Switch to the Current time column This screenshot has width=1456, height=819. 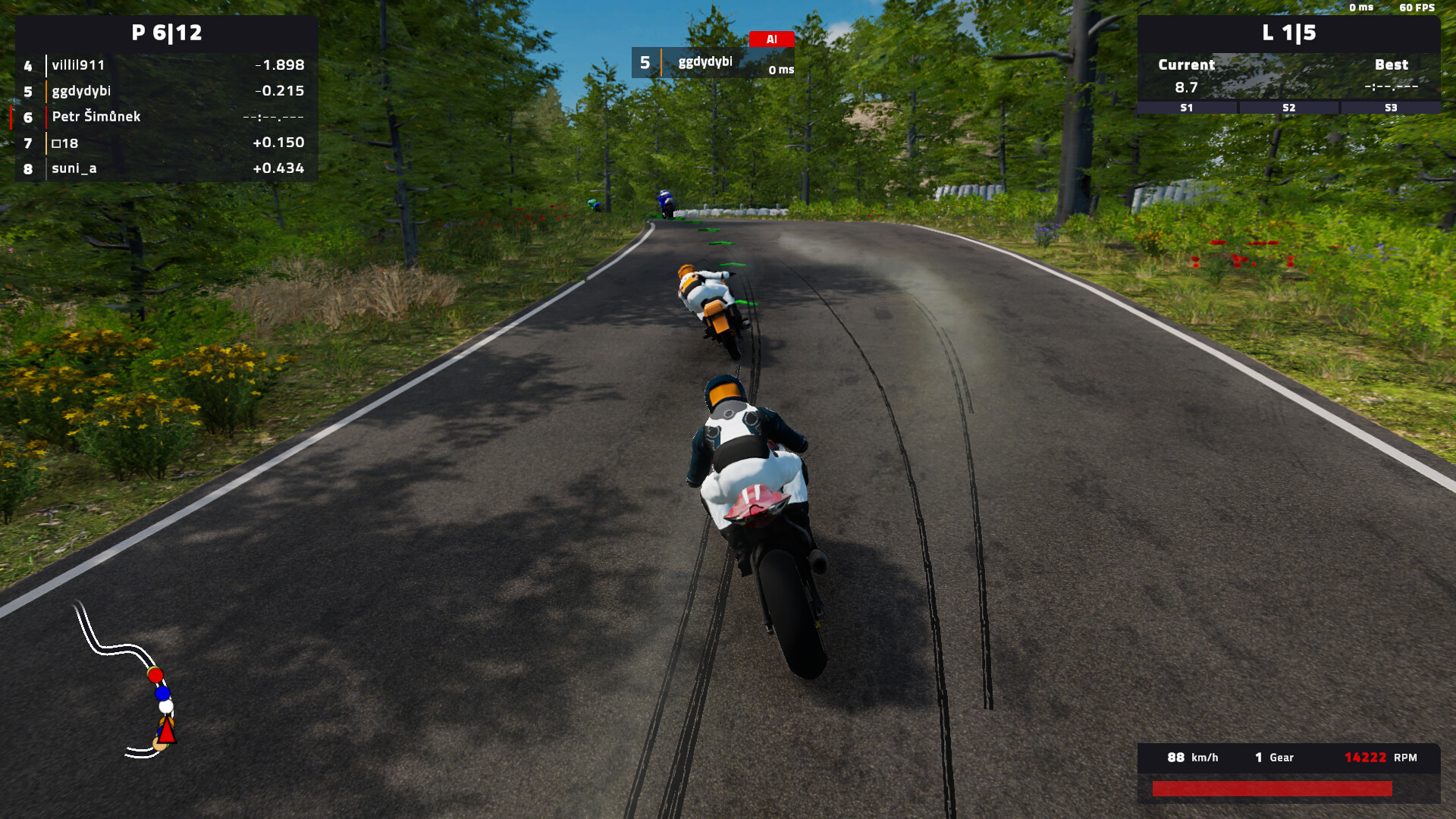1186,64
